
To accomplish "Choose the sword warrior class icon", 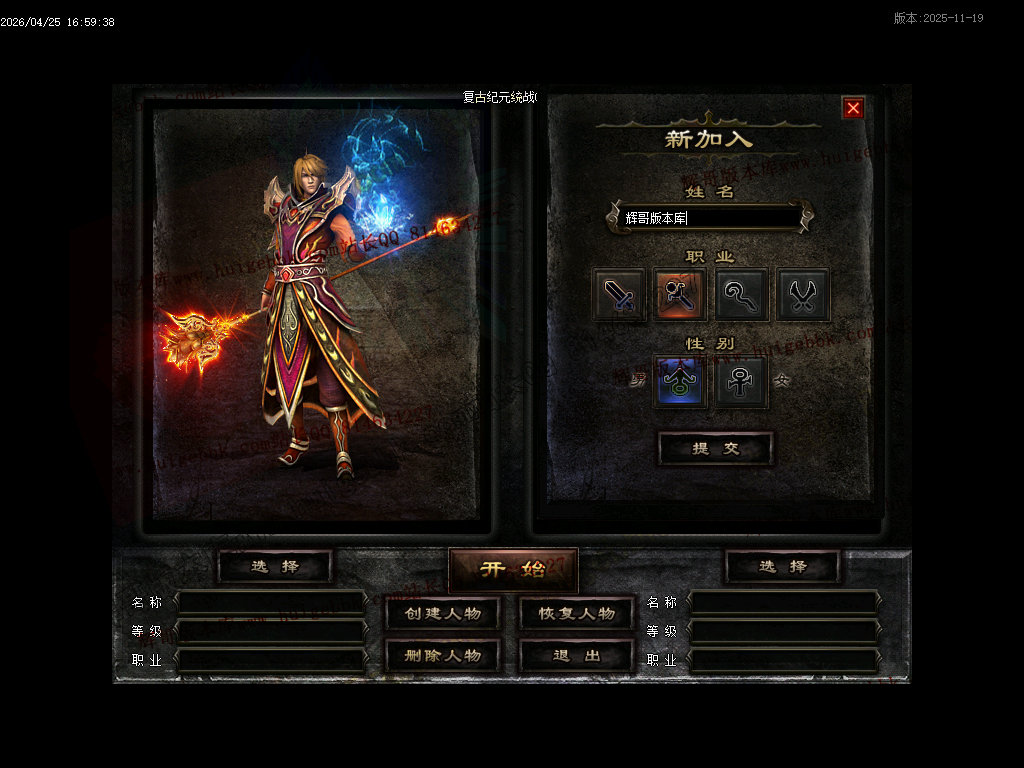I will coord(618,295).
